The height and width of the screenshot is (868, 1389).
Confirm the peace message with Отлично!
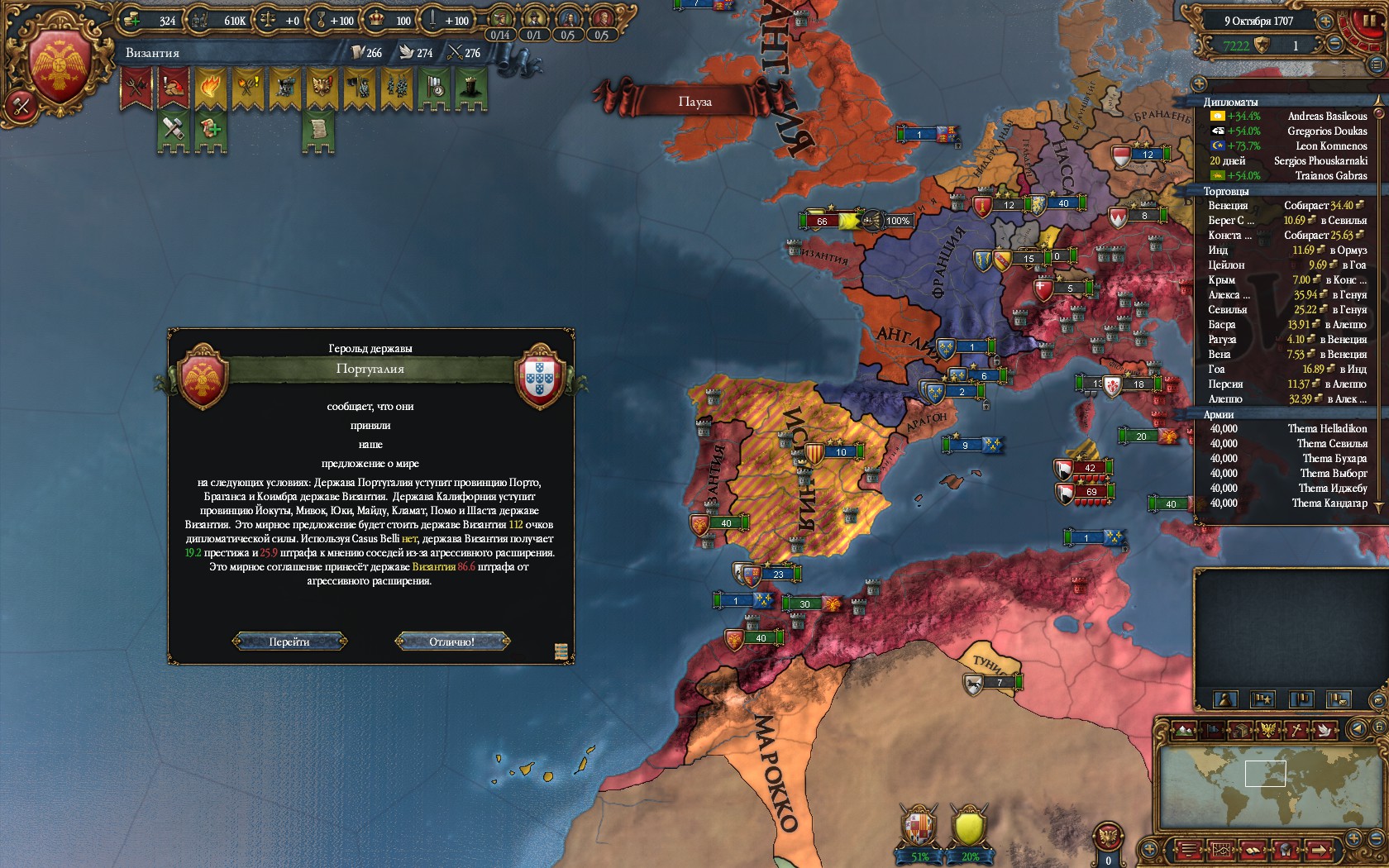coord(452,641)
